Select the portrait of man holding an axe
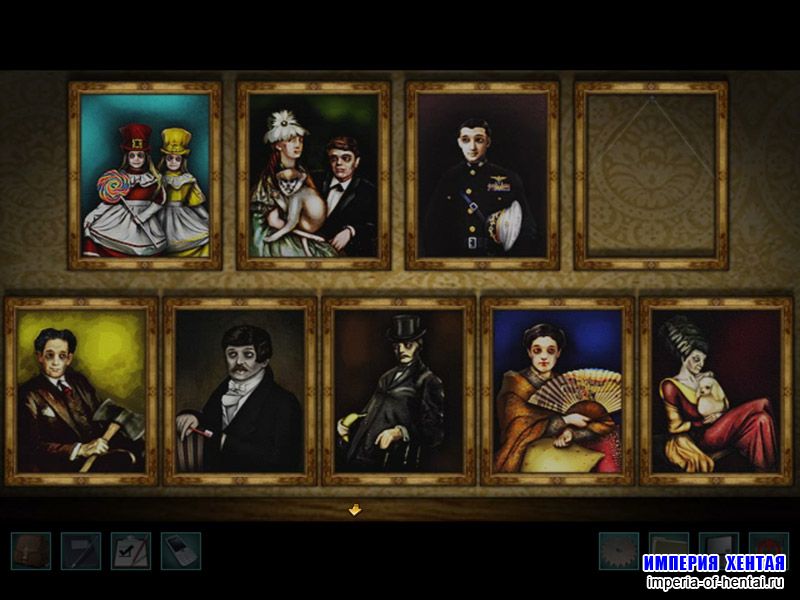Image resolution: width=800 pixels, height=600 pixels. point(82,391)
